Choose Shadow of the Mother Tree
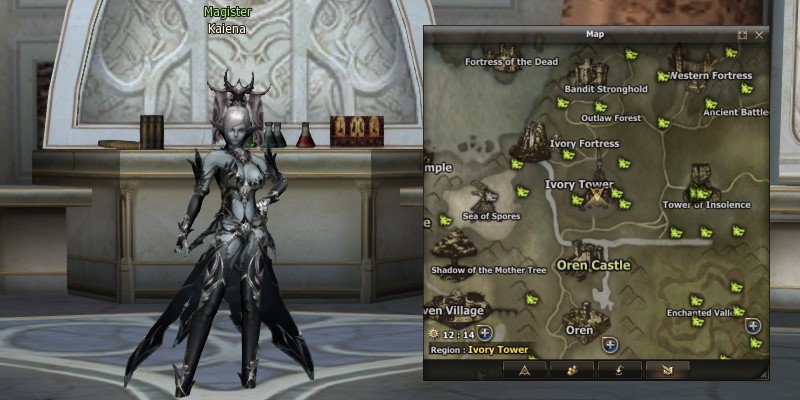 pyautogui.click(x=488, y=270)
